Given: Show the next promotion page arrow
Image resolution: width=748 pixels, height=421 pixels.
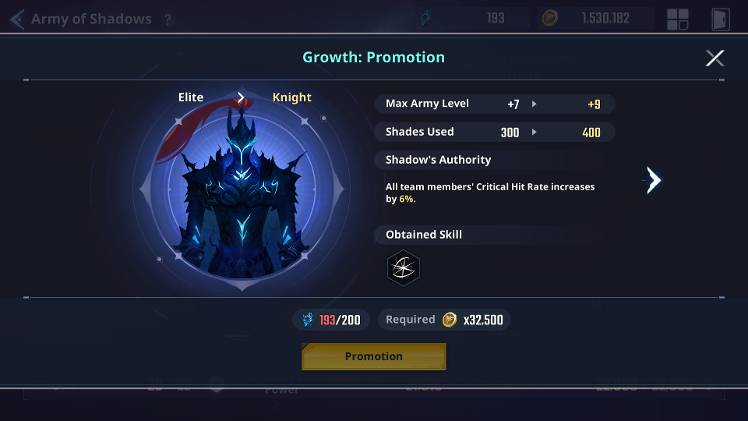Looking at the screenshot, I should [653, 180].
